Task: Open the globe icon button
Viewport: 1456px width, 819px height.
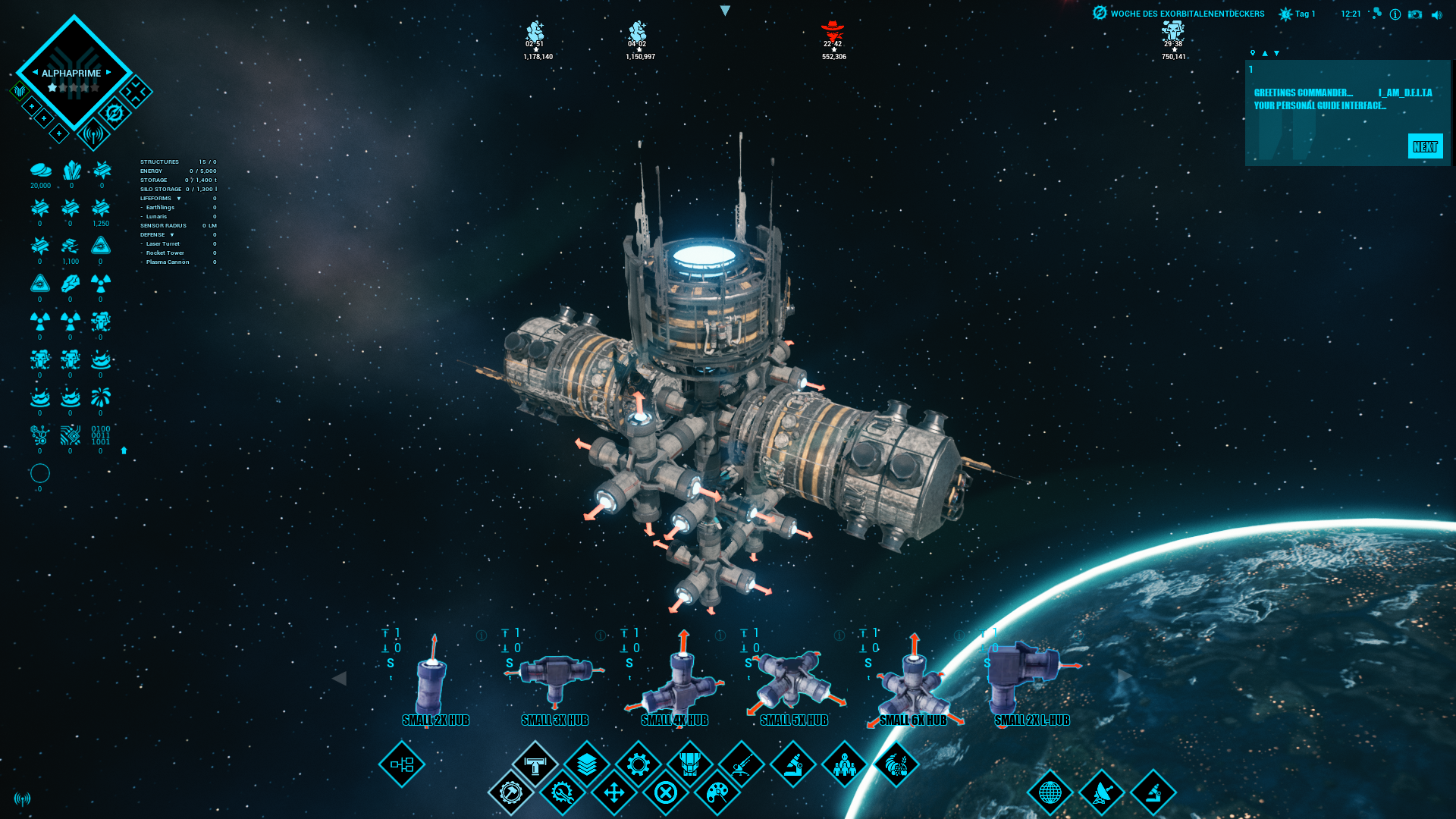Action: click(x=1050, y=793)
